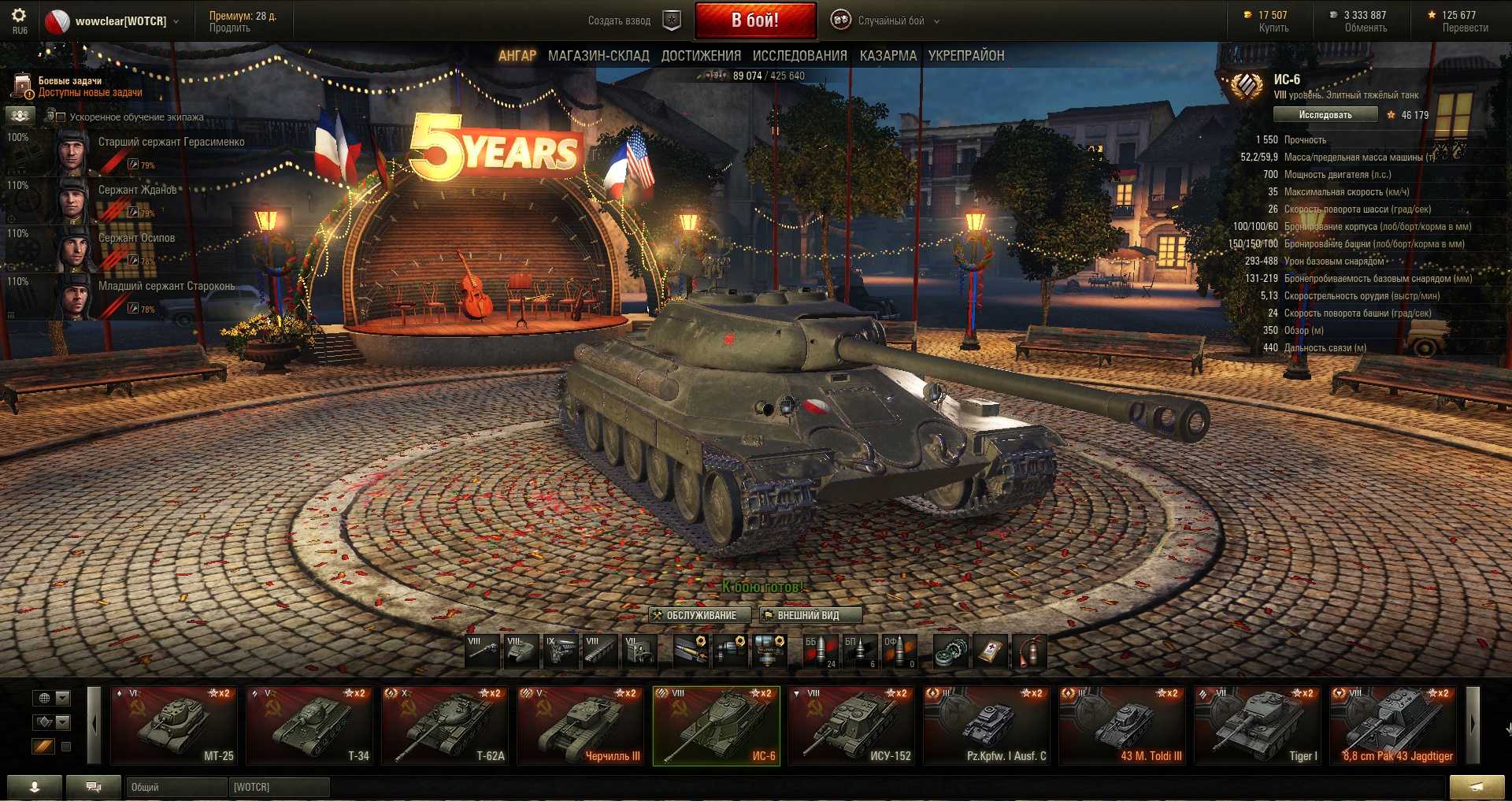Click the "Исследовать" research button

tap(1325, 115)
